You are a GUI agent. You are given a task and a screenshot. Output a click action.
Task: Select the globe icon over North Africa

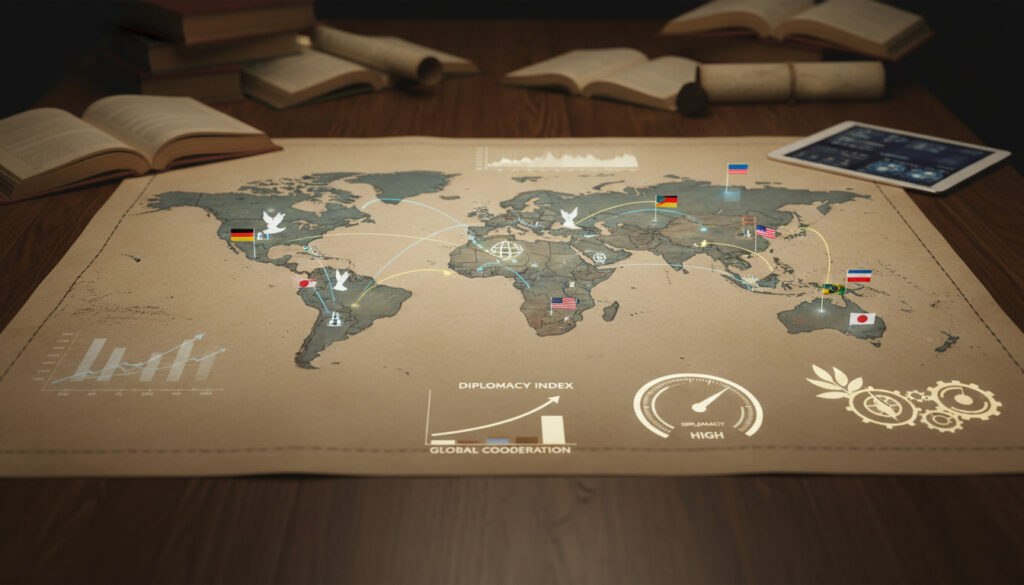pos(505,250)
